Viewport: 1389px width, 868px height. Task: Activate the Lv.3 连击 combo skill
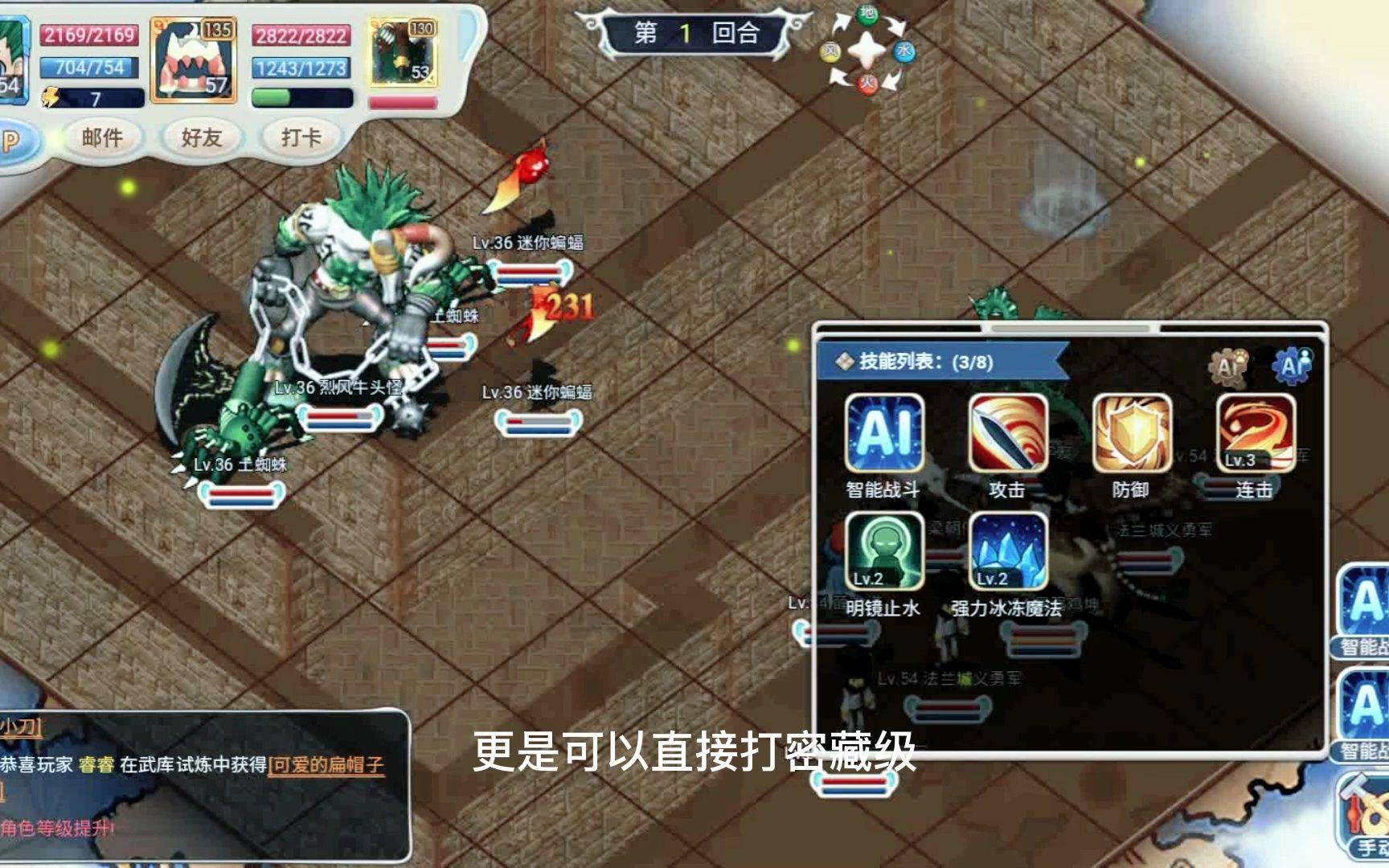point(1255,433)
